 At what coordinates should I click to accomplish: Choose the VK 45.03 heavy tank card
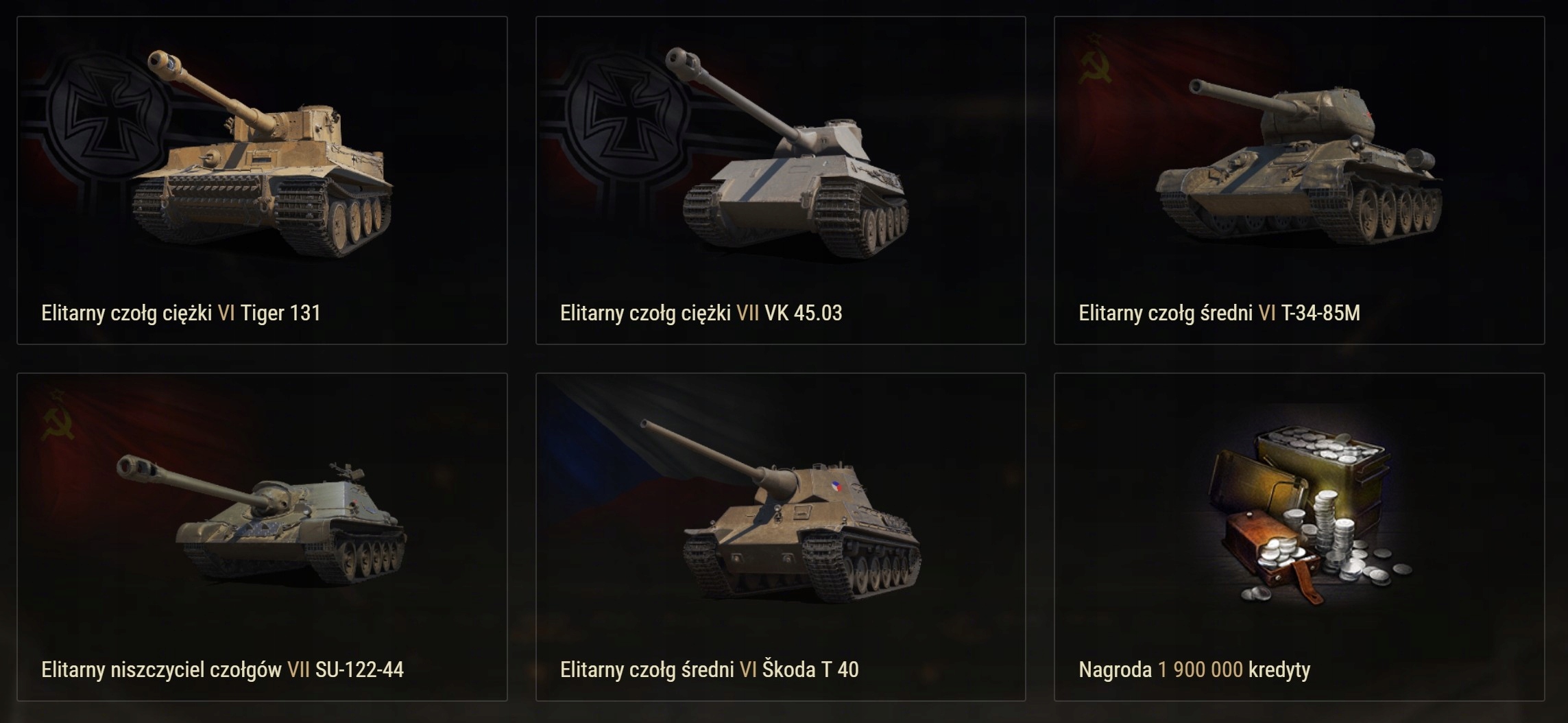780,180
